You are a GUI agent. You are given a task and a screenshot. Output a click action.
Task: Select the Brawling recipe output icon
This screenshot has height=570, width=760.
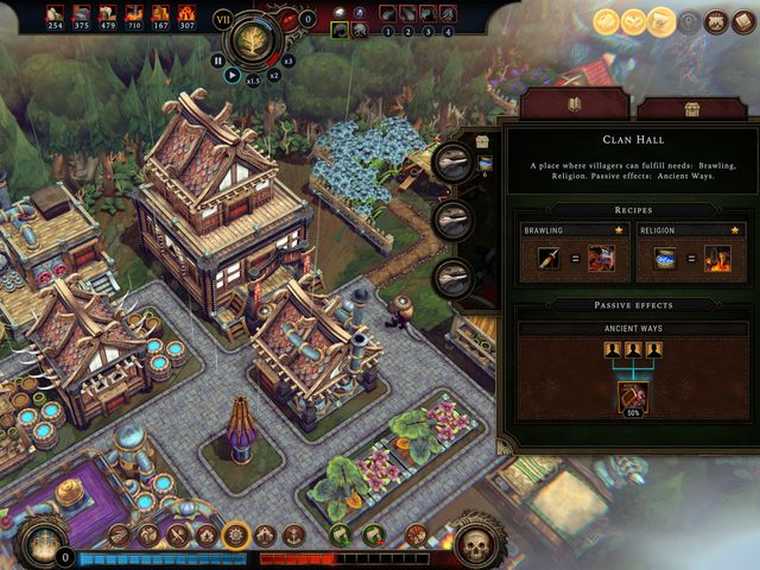coord(601,259)
